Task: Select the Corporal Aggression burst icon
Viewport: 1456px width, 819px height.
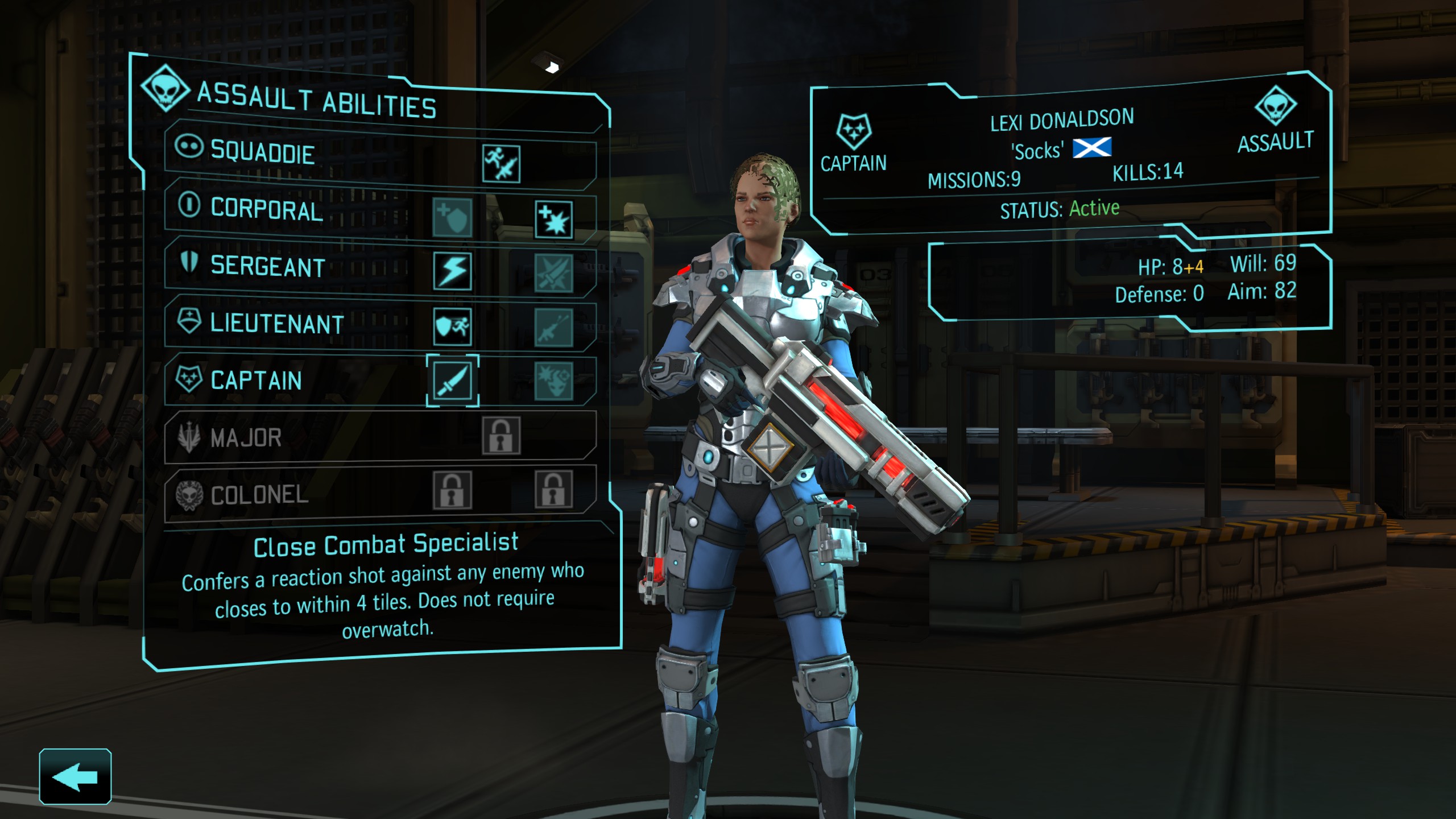Action: click(554, 220)
